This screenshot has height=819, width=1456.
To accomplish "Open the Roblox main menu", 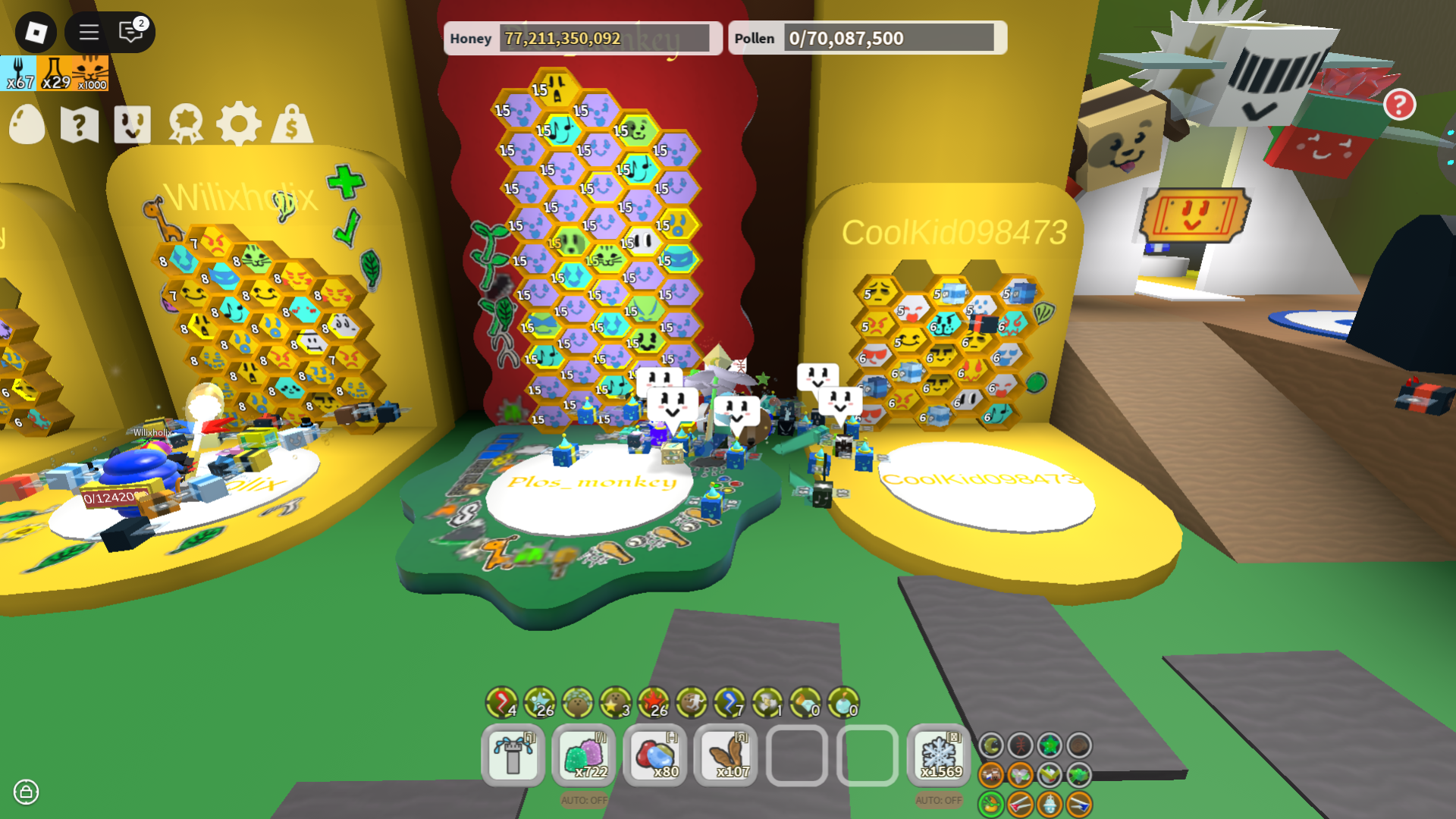I will tap(36, 32).
